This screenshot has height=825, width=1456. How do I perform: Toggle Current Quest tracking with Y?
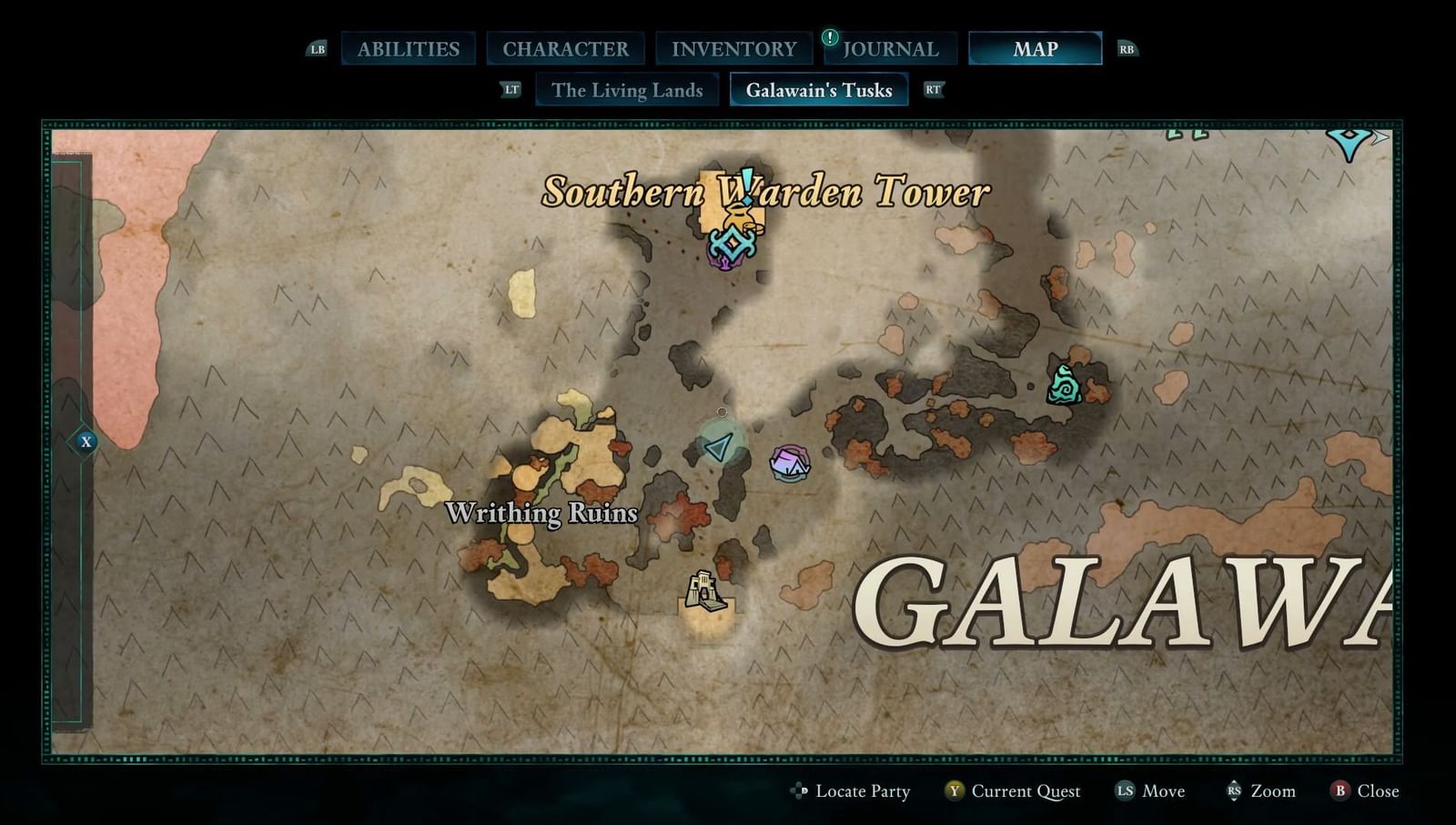[1011, 791]
